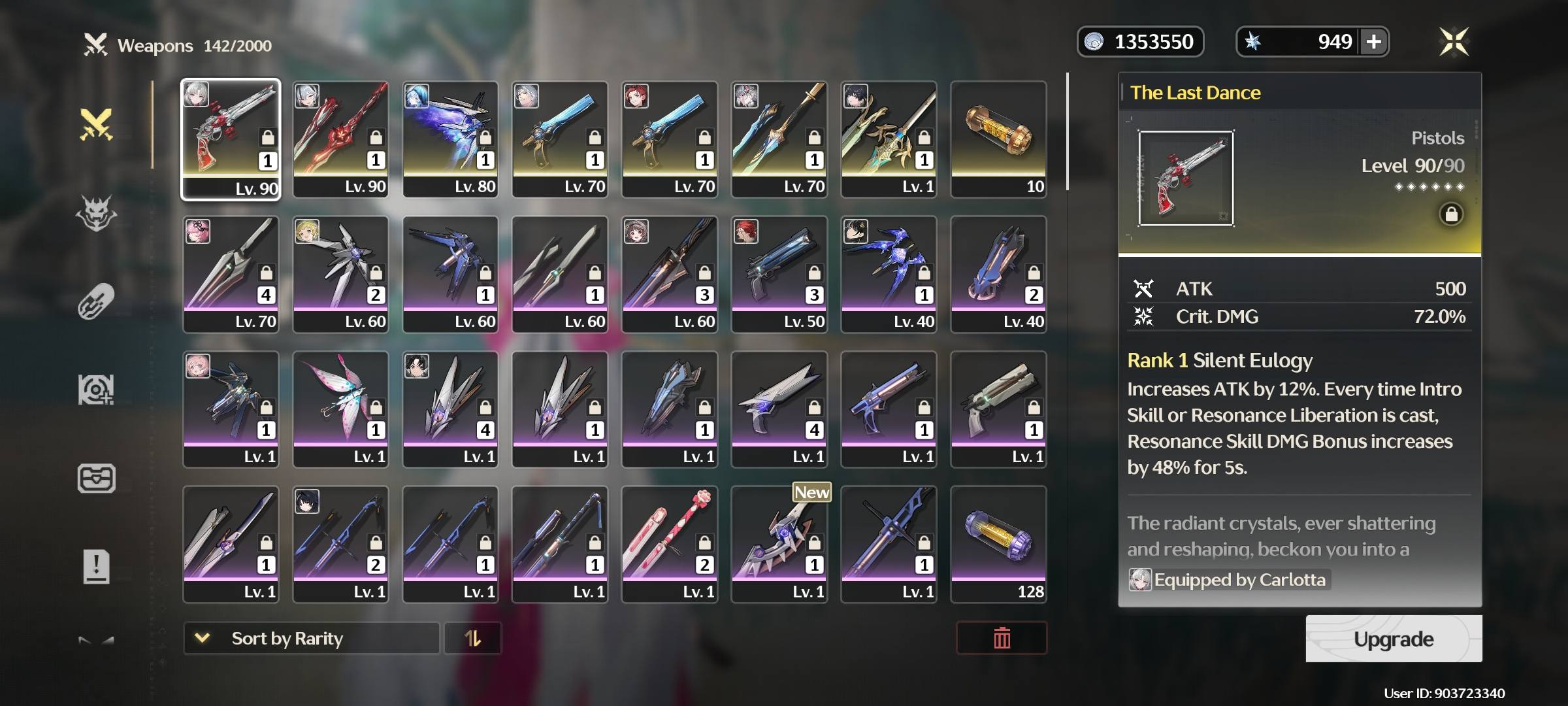
Task: Select the Lv. 50 blue pistol
Action: [779, 274]
